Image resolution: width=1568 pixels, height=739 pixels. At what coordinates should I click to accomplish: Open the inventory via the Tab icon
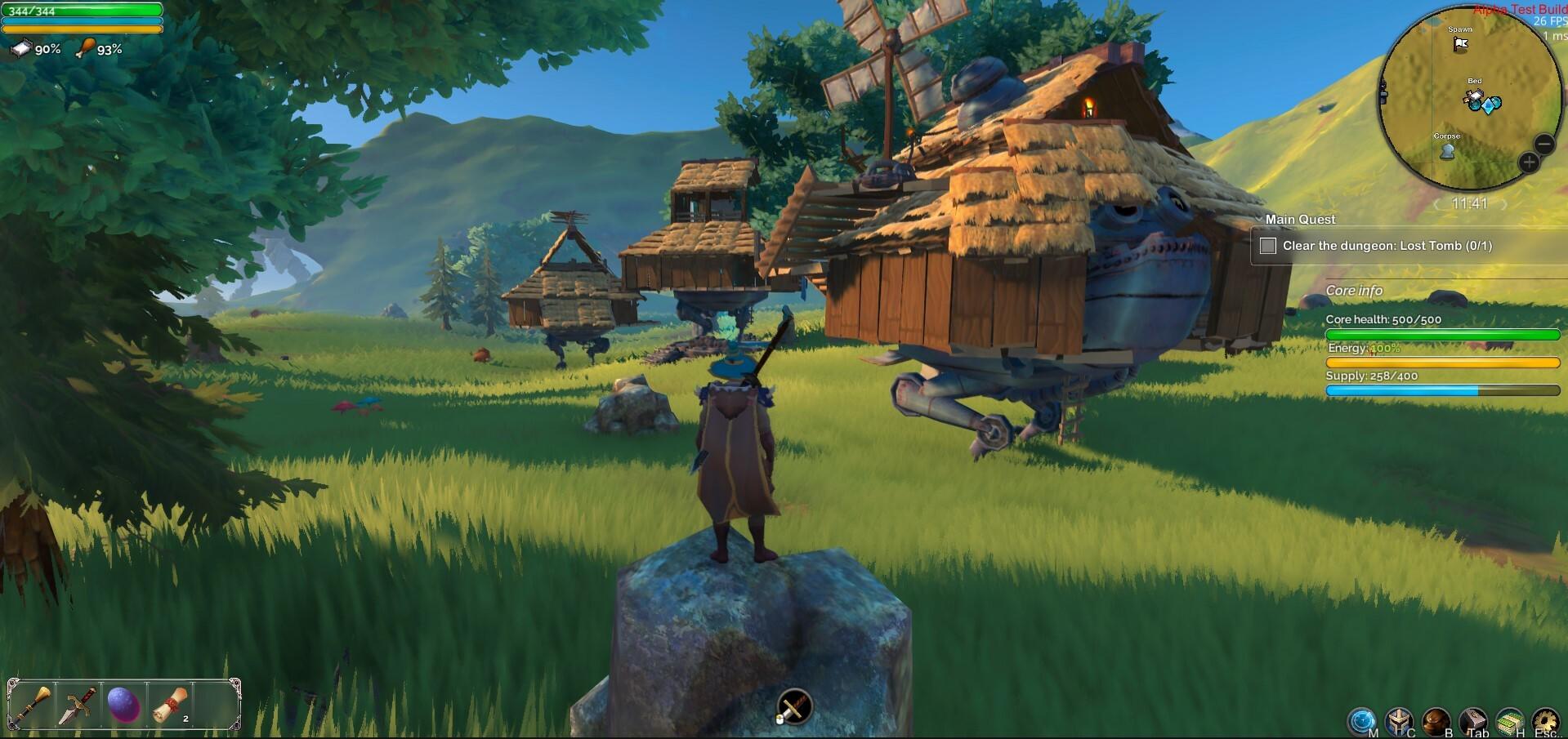point(1472,719)
